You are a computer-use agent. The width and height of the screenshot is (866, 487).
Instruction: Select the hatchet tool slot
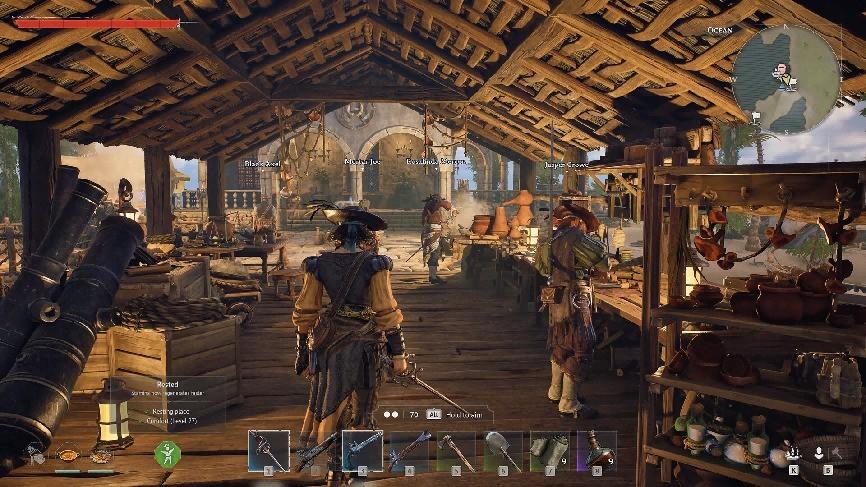click(x=456, y=451)
